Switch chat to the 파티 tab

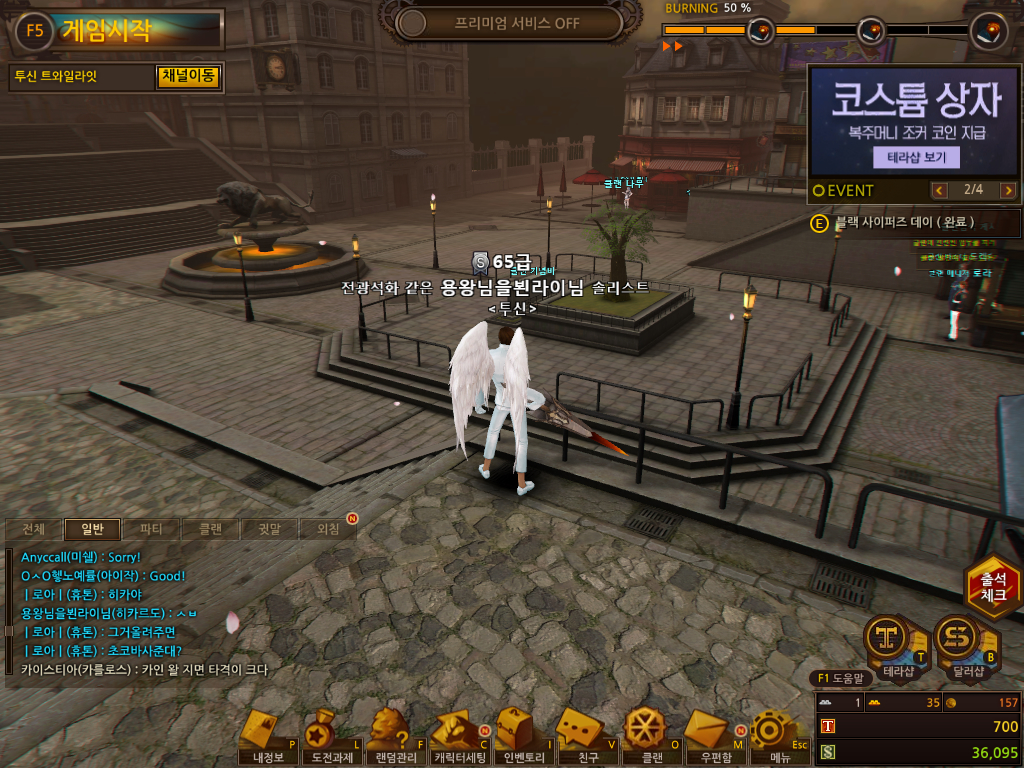(151, 529)
